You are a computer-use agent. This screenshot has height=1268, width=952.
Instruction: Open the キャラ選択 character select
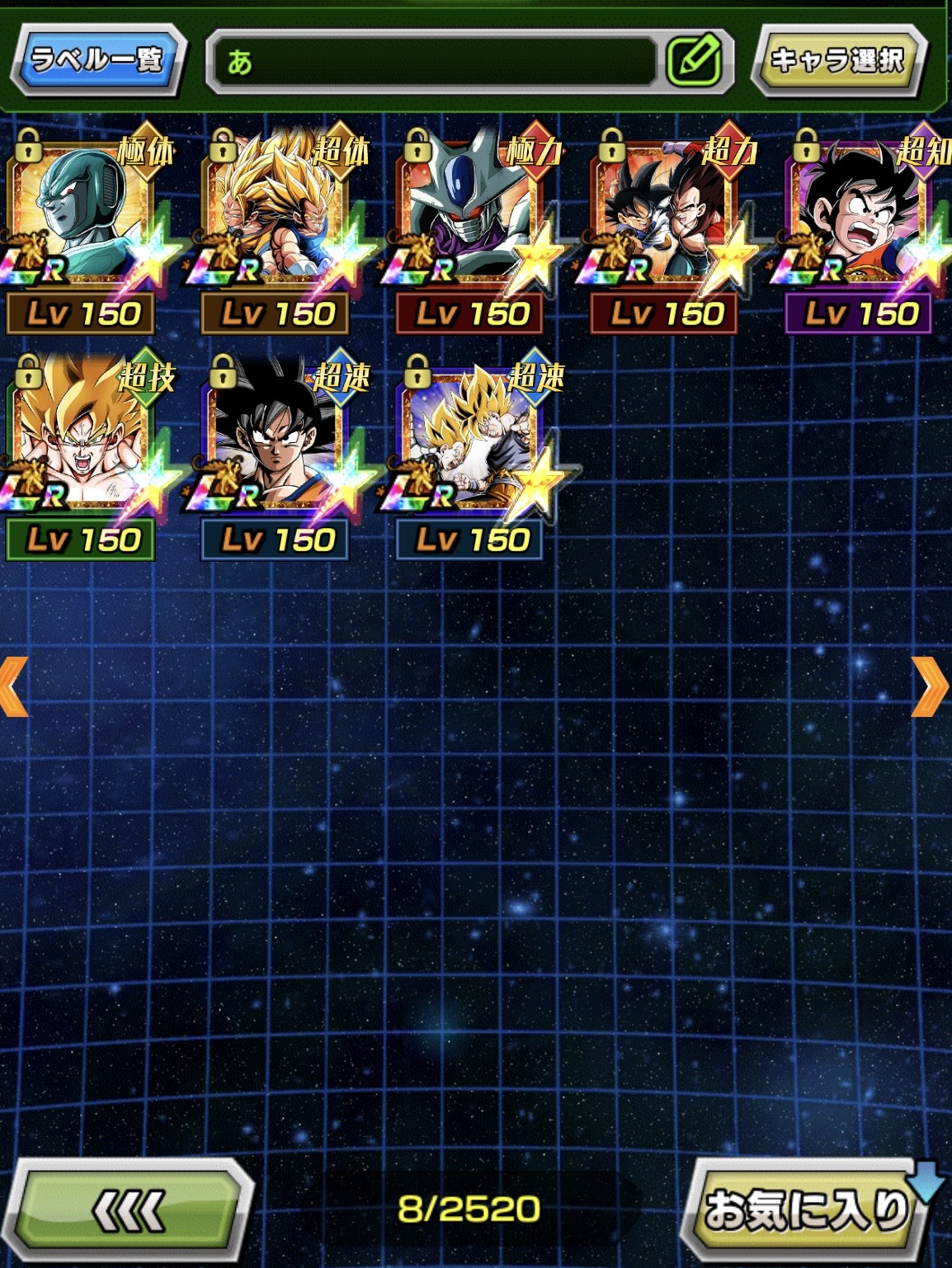837,60
